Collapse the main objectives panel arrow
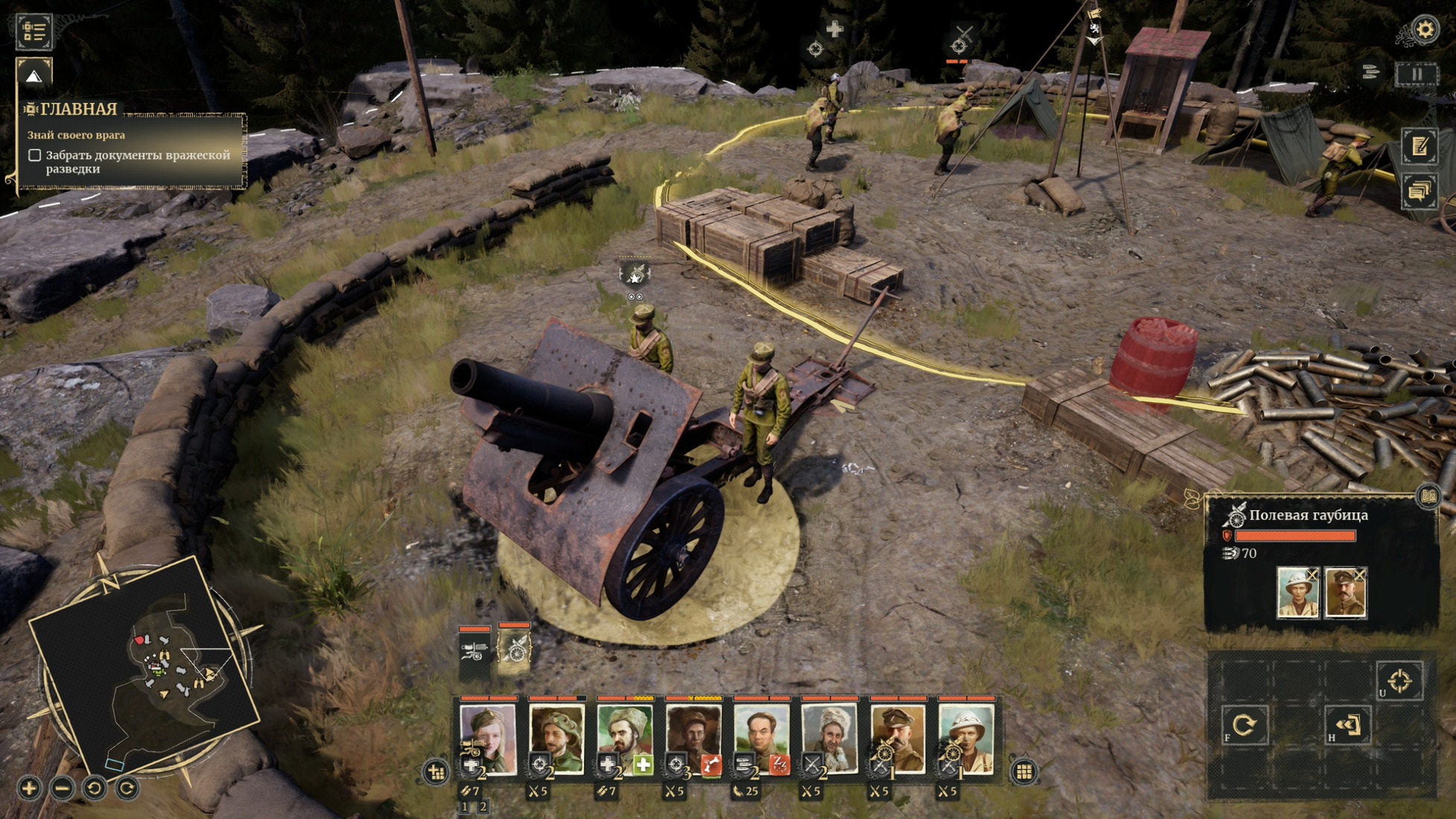 pyautogui.click(x=34, y=76)
